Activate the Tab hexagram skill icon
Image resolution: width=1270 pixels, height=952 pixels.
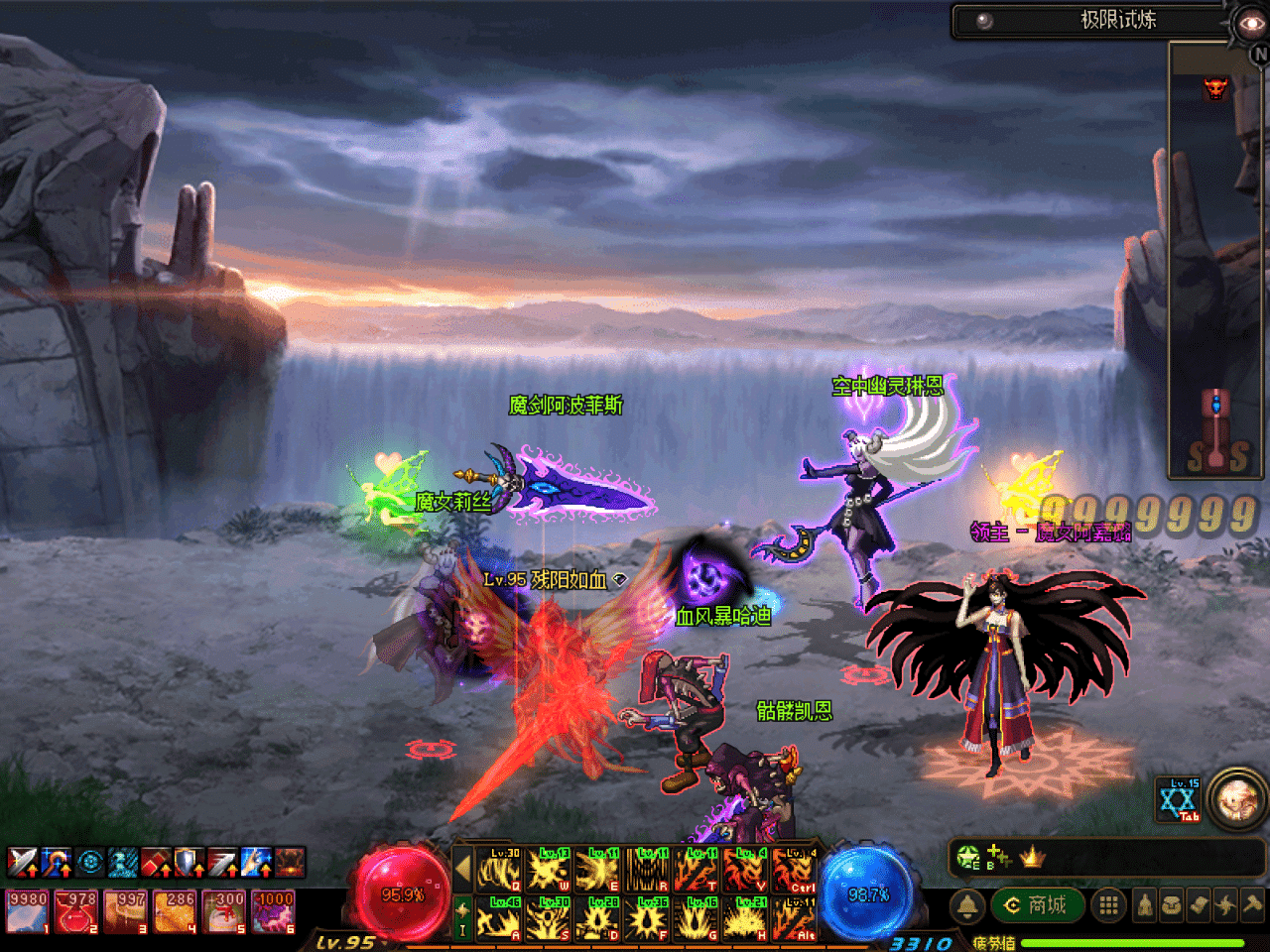pyautogui.click(x=1179, y=800)
